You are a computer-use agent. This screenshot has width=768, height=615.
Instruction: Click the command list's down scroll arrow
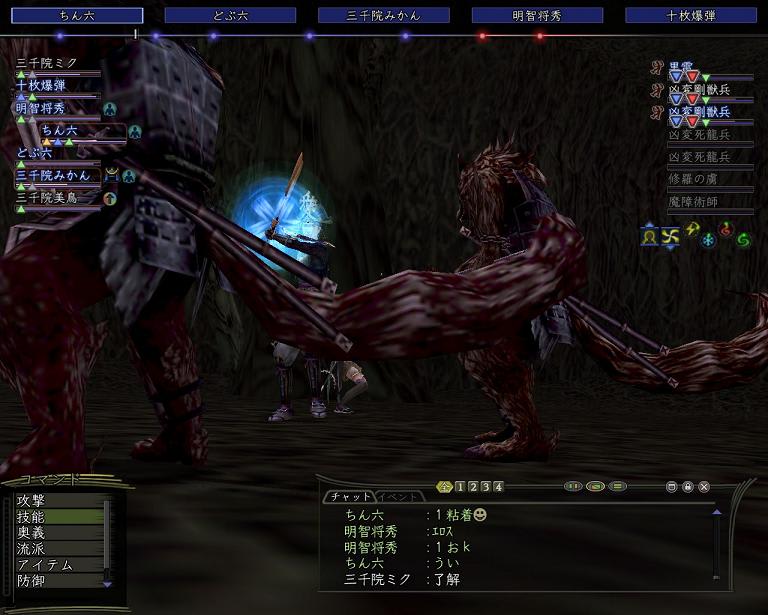point(108,583)
